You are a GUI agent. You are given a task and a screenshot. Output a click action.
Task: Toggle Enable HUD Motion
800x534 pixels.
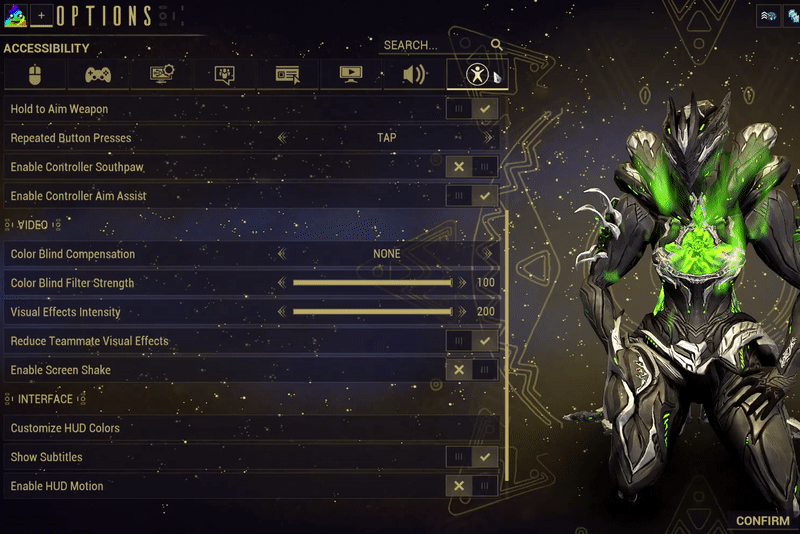[x=472, y=486]
